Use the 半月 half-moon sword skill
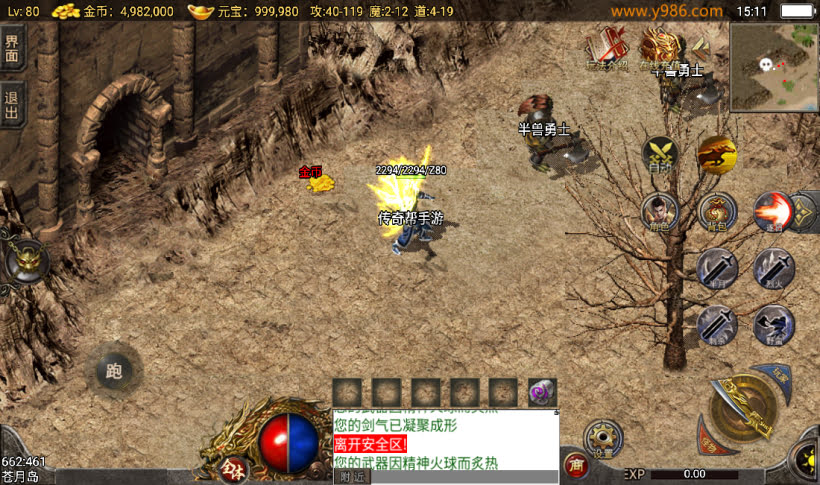The width and height of the screenshot is (820, 485). tap(717, 268)
